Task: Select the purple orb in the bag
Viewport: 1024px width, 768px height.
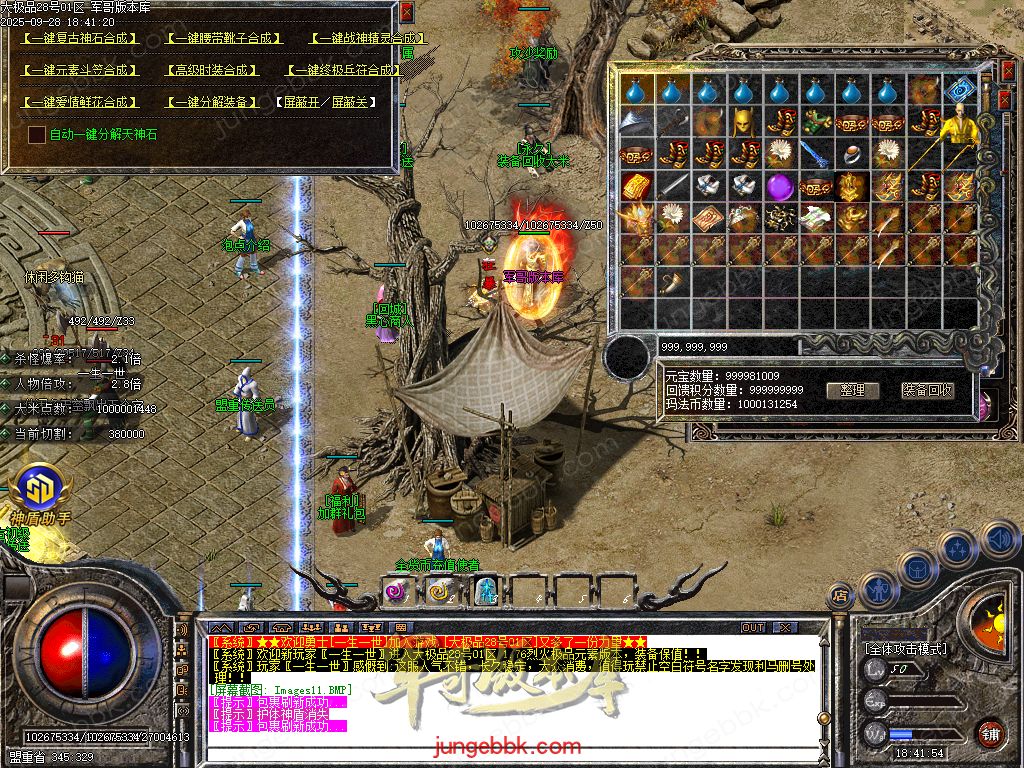Action: (x=779, y=186)
